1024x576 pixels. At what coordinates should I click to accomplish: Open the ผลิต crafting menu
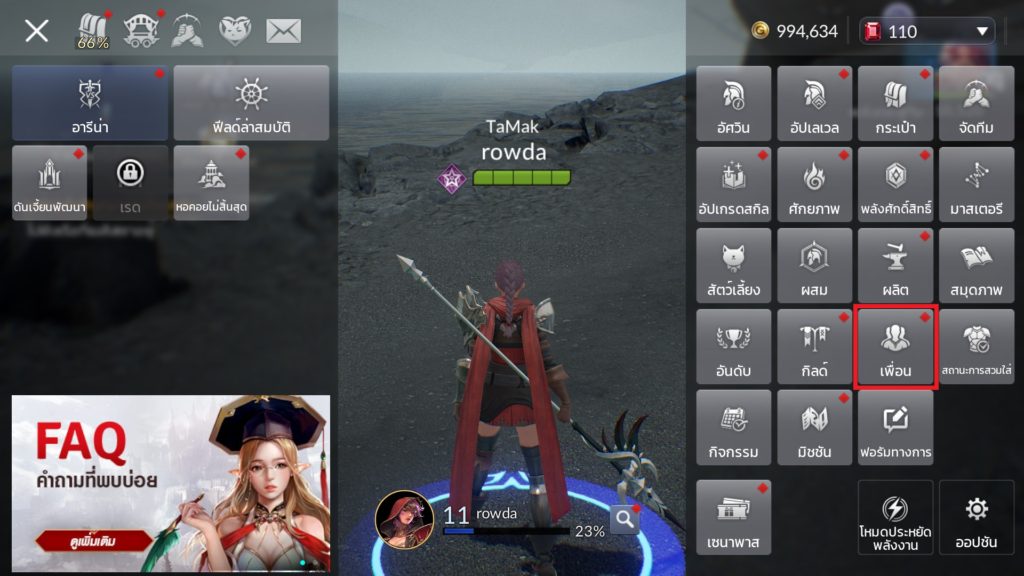(895, 265)
